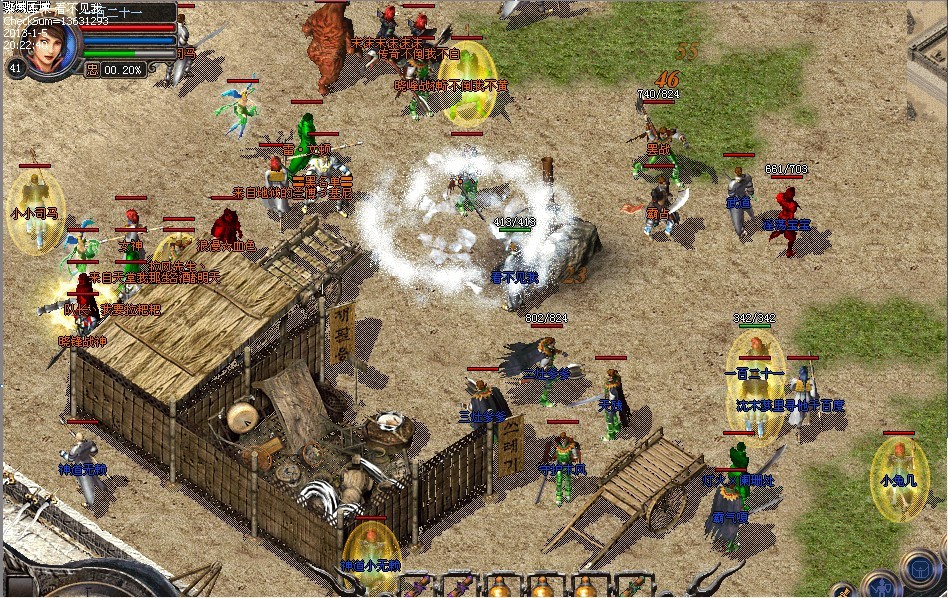Select the 忠 loyalty icon
Image resolution: width=948 pixels, height=598 pixels.
(x=93, y=70)
